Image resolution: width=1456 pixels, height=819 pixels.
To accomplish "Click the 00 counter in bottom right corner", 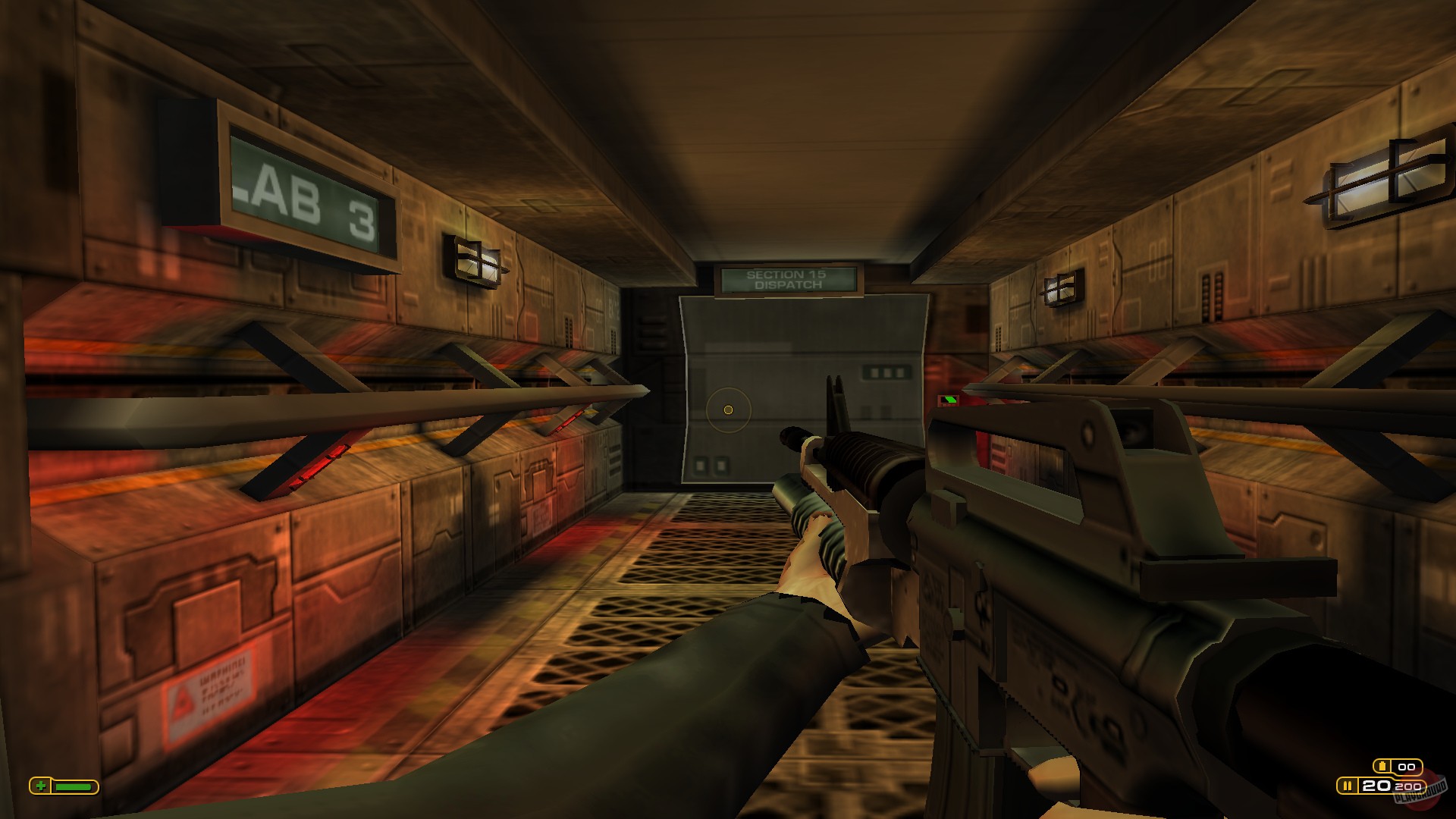I will pyautogui.click(x=1407, y=767).
